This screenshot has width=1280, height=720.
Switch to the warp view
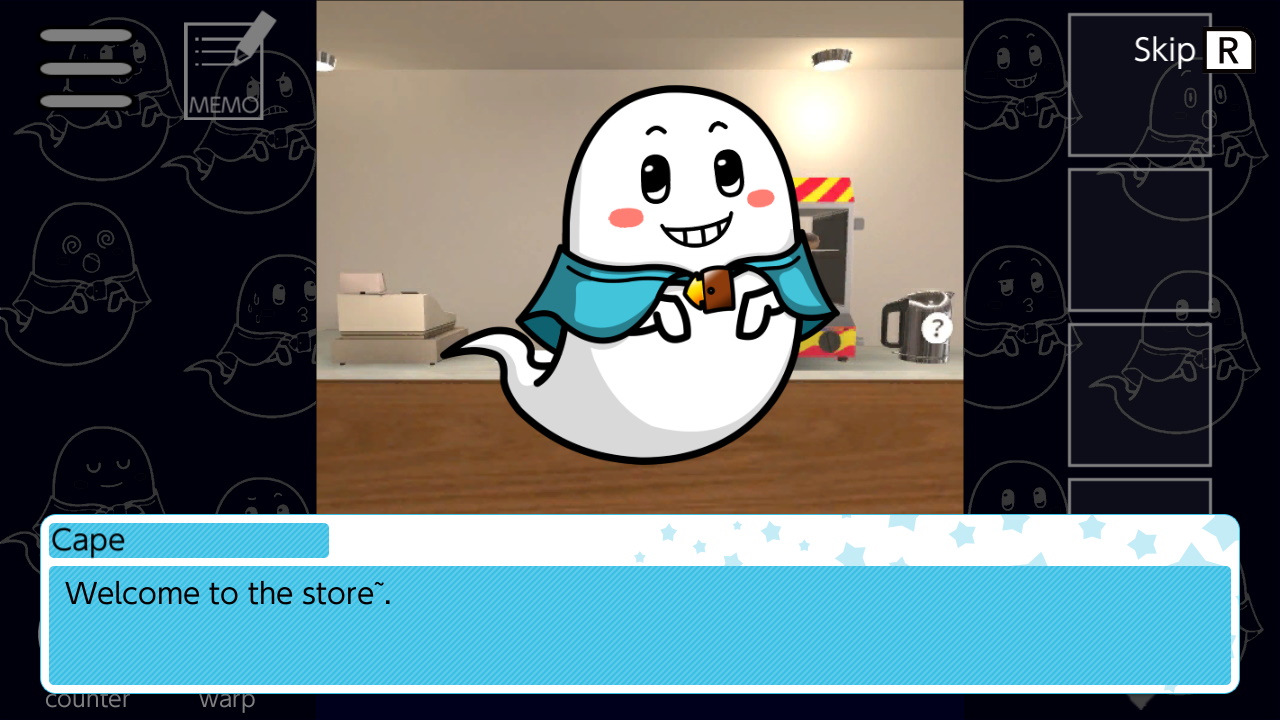[226, 699]
